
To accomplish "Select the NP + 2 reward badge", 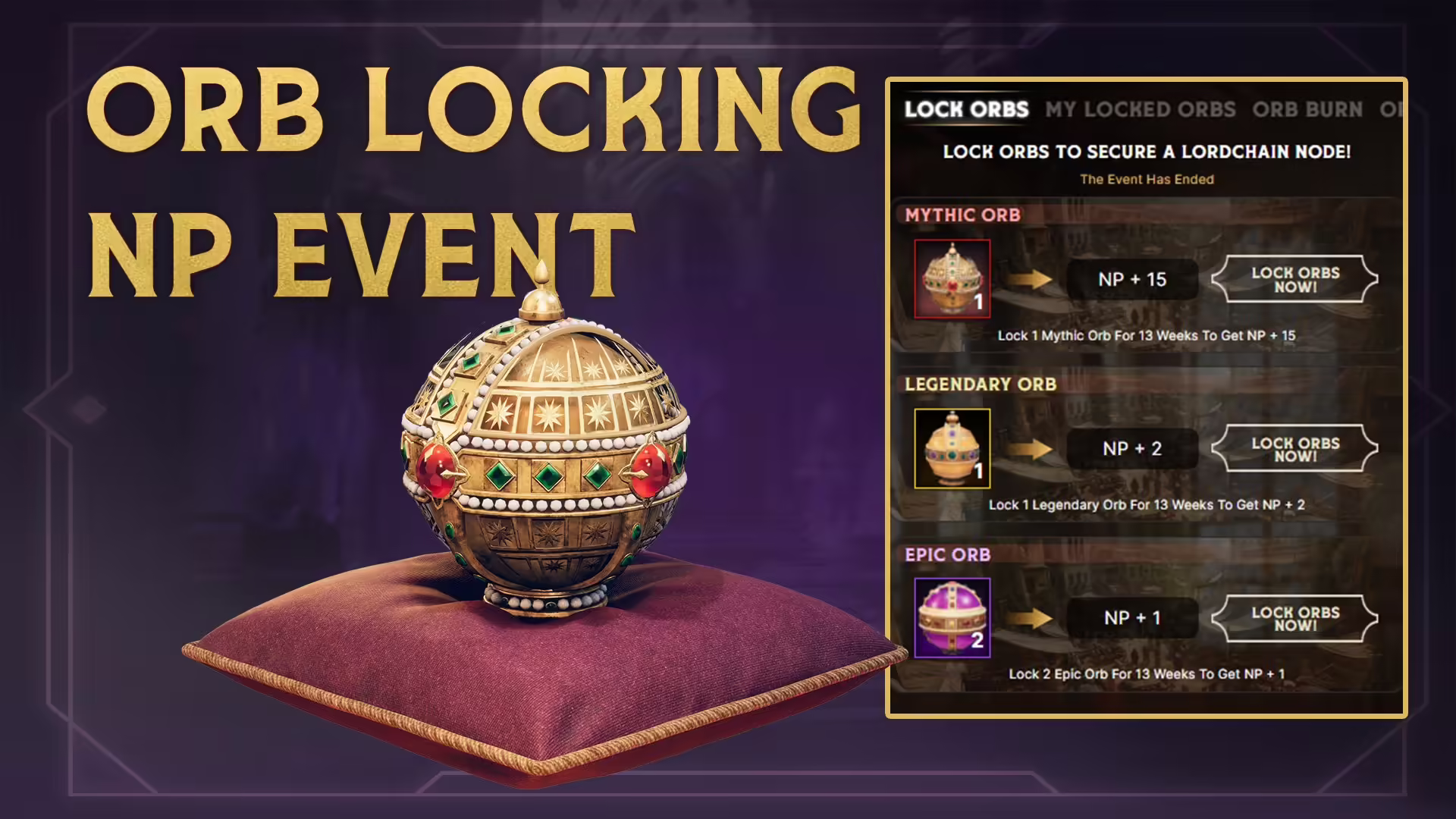I will pyautogui.click(x=1133, y=449).
